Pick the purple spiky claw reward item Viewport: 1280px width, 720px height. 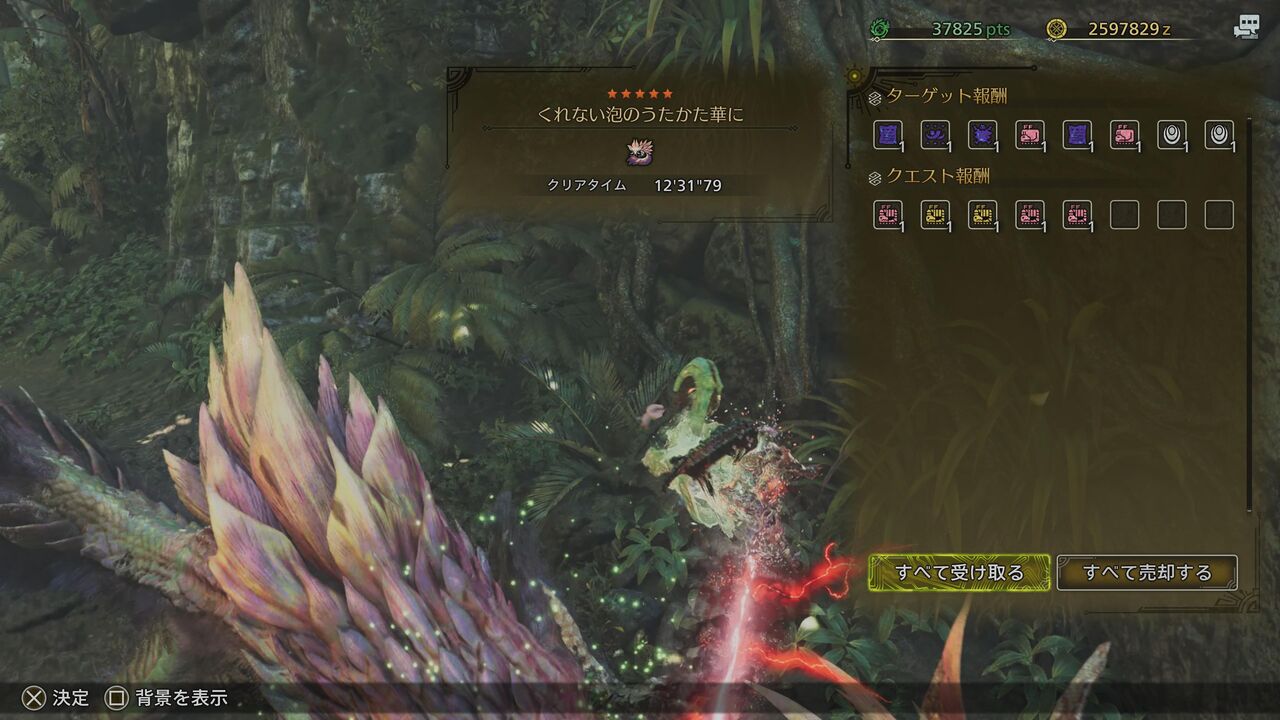982,134
